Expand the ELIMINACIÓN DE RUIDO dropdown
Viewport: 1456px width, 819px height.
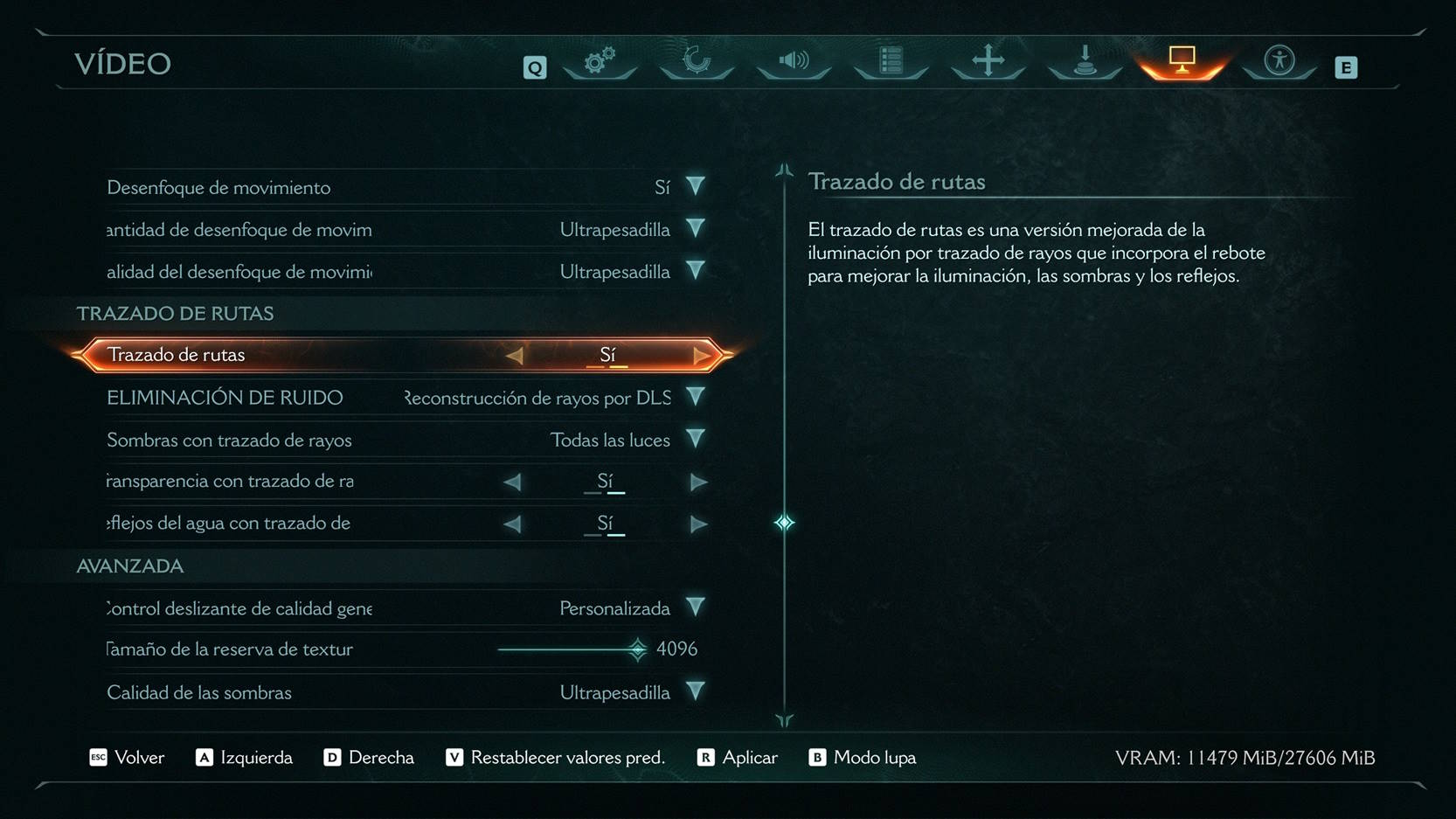click(x=696, y=398)
